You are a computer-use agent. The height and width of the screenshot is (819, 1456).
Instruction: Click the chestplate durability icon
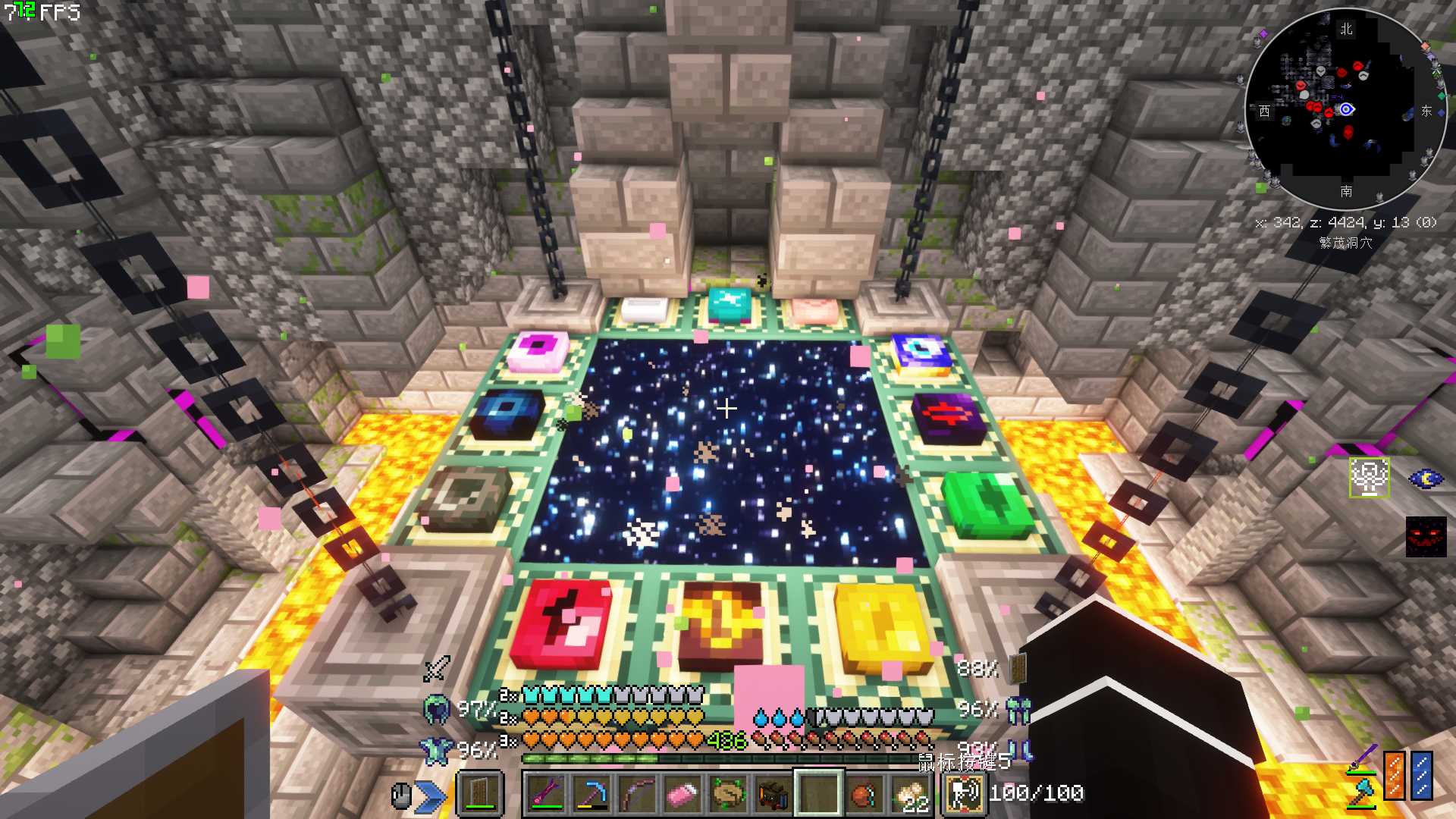[436, 750]
